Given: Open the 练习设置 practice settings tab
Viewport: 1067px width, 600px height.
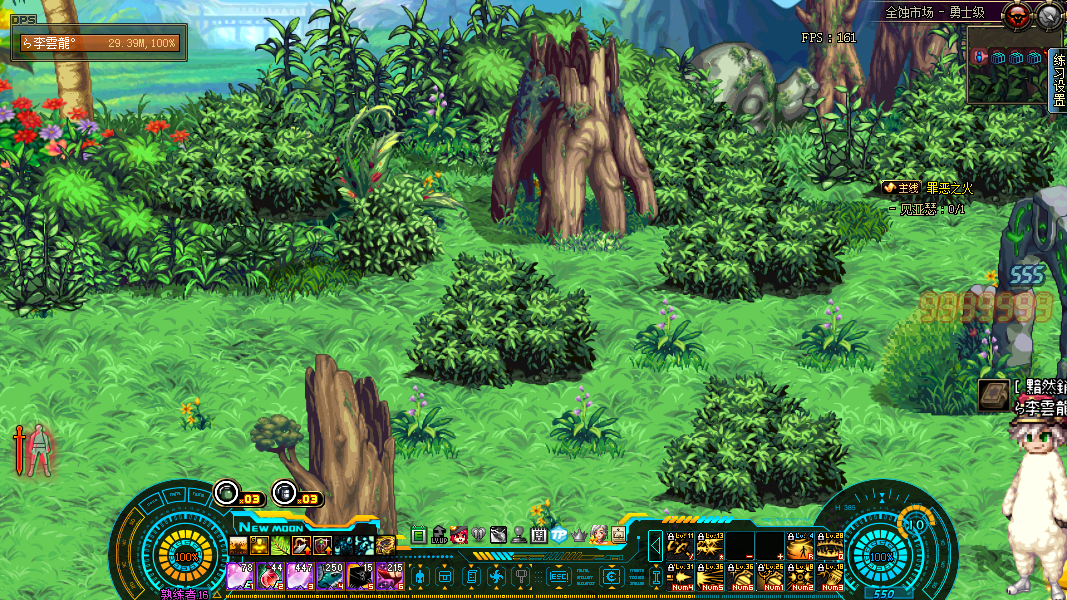Looking at the screenshot, I should [1059, 80].
